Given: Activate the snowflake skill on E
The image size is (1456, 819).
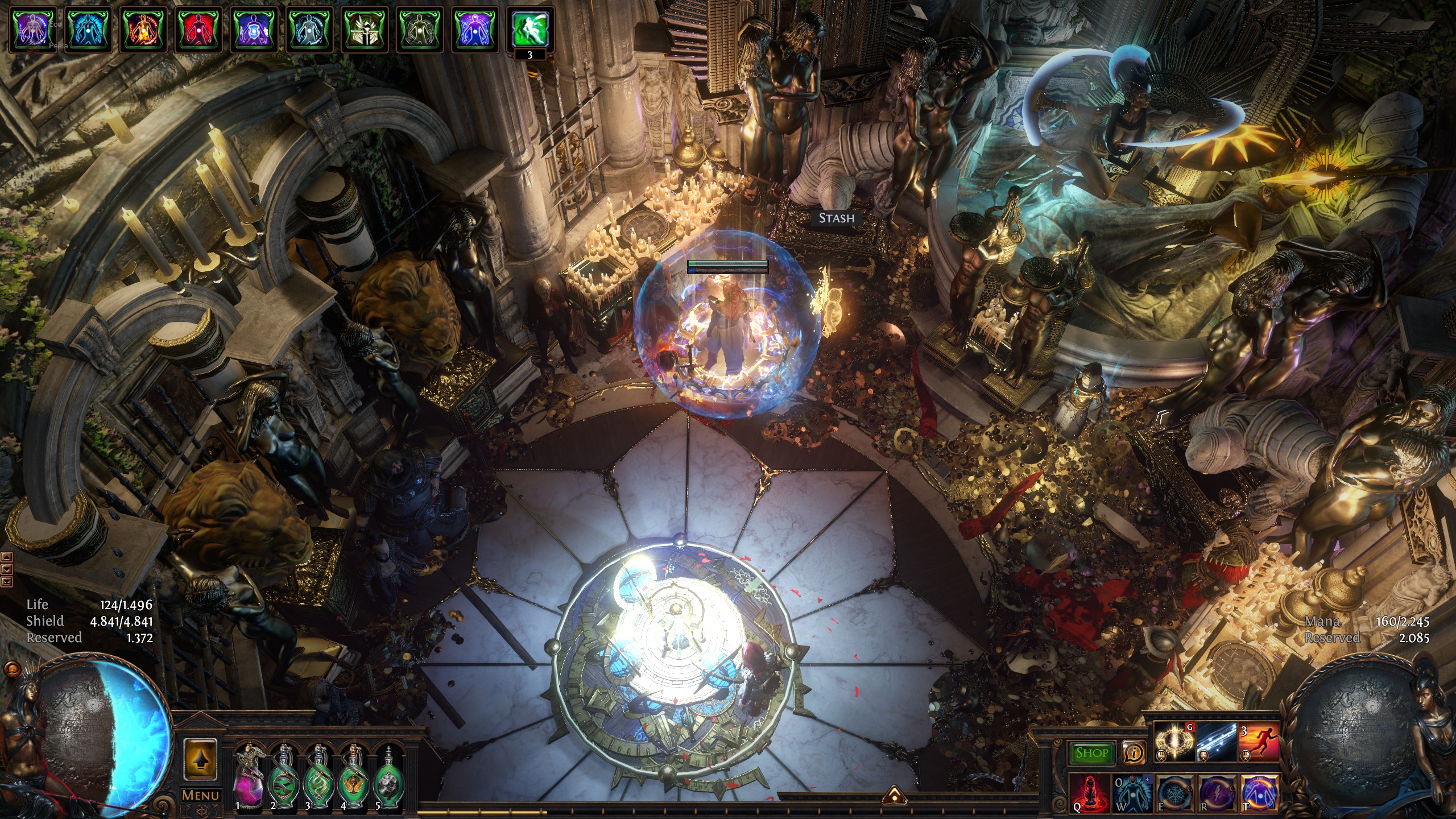Looking at the screenshot, I should point(1175,792).
